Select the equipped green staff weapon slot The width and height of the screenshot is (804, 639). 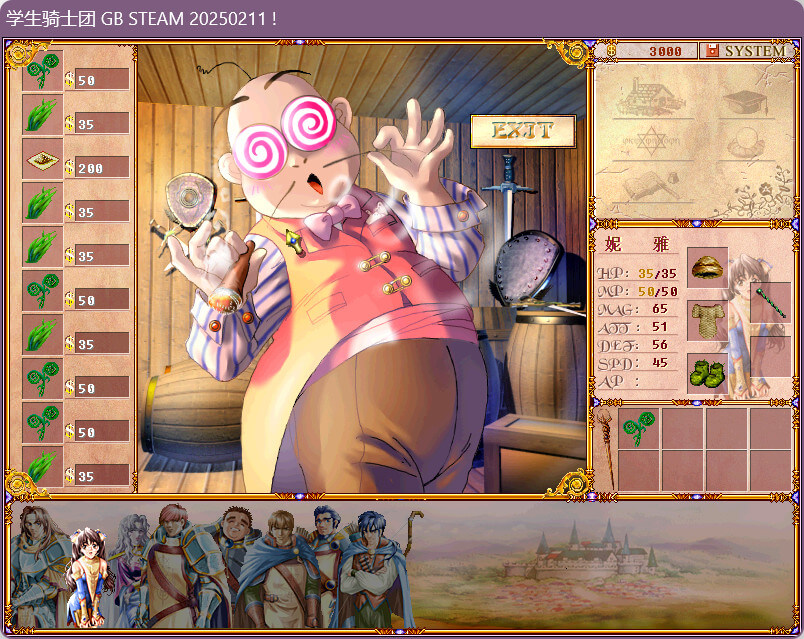point(770,302)
